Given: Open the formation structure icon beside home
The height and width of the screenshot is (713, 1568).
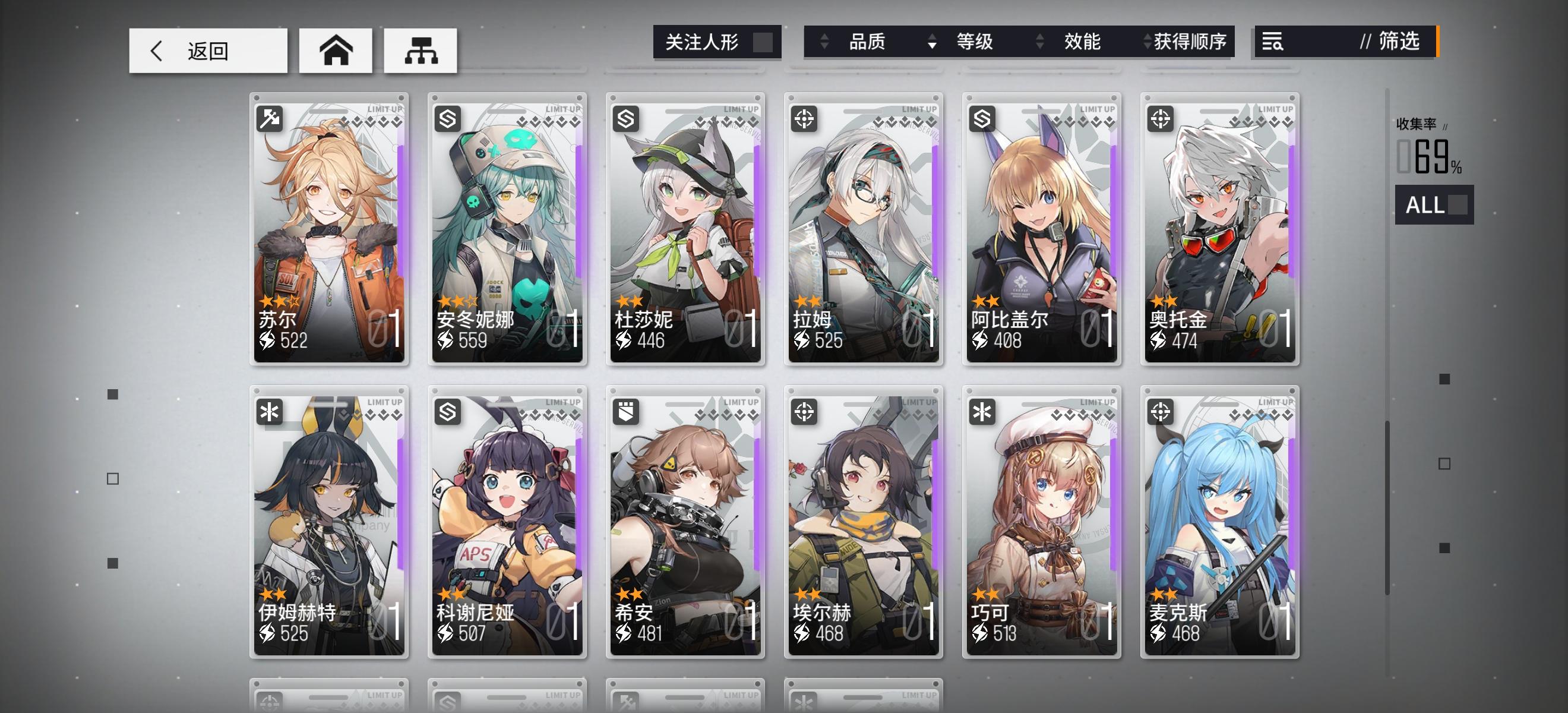Looking at the screenshot, I should pyautogui.click(x=421, y=52).
